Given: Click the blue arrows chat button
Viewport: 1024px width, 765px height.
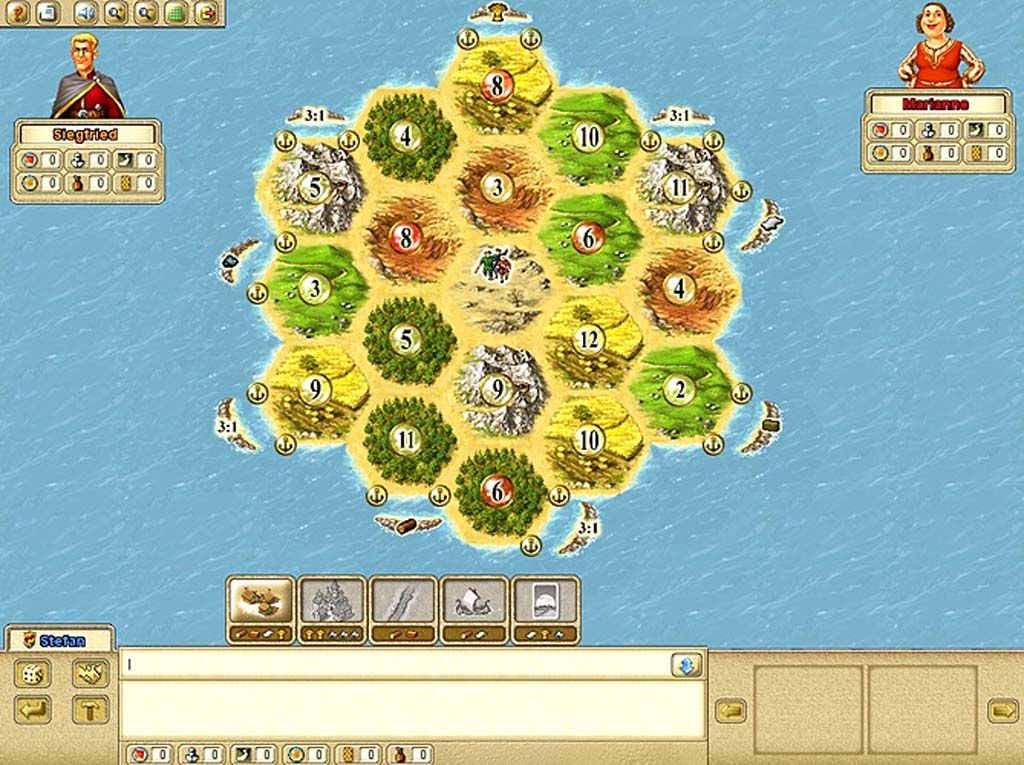Looking at the screenshot, I should coord(686,665).
